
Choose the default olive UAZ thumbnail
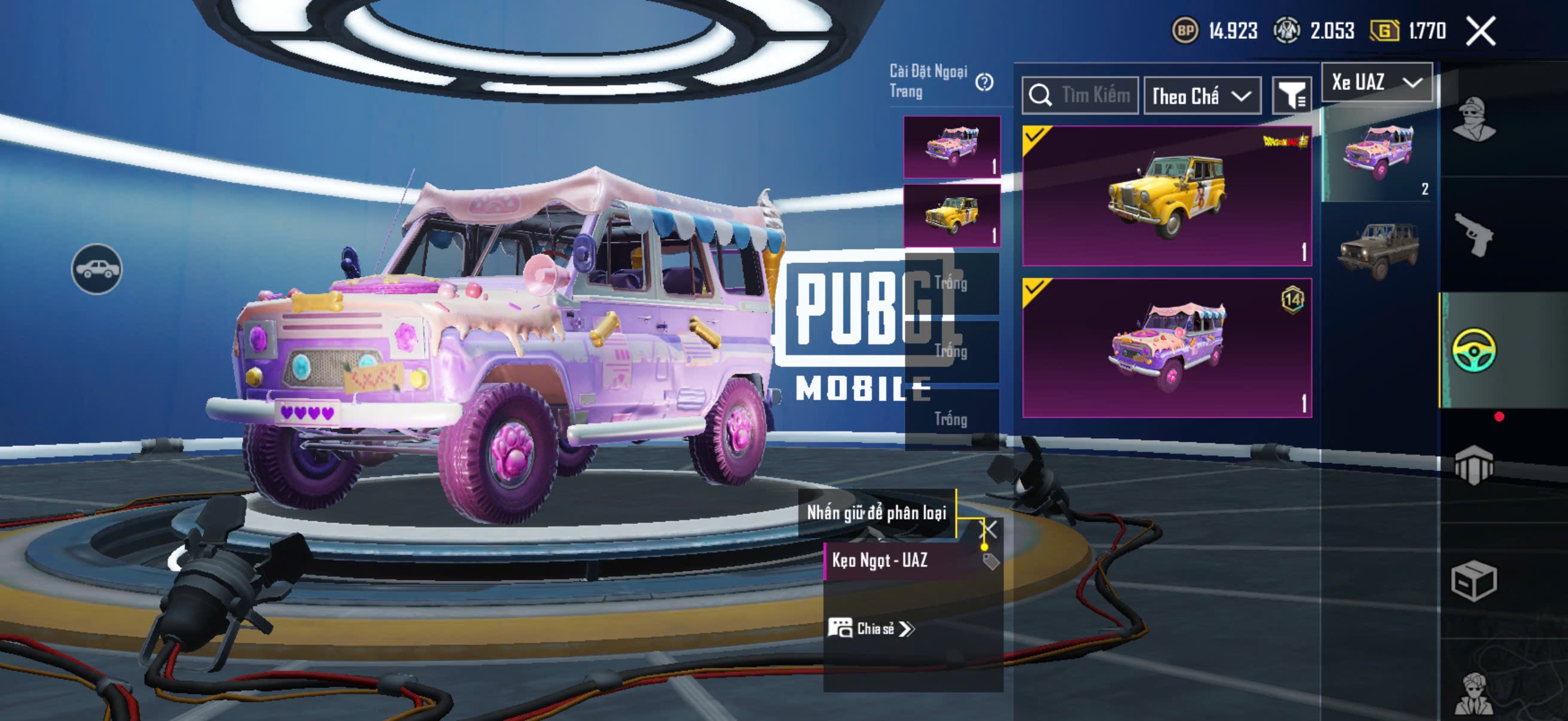[x=1378, y=249]
